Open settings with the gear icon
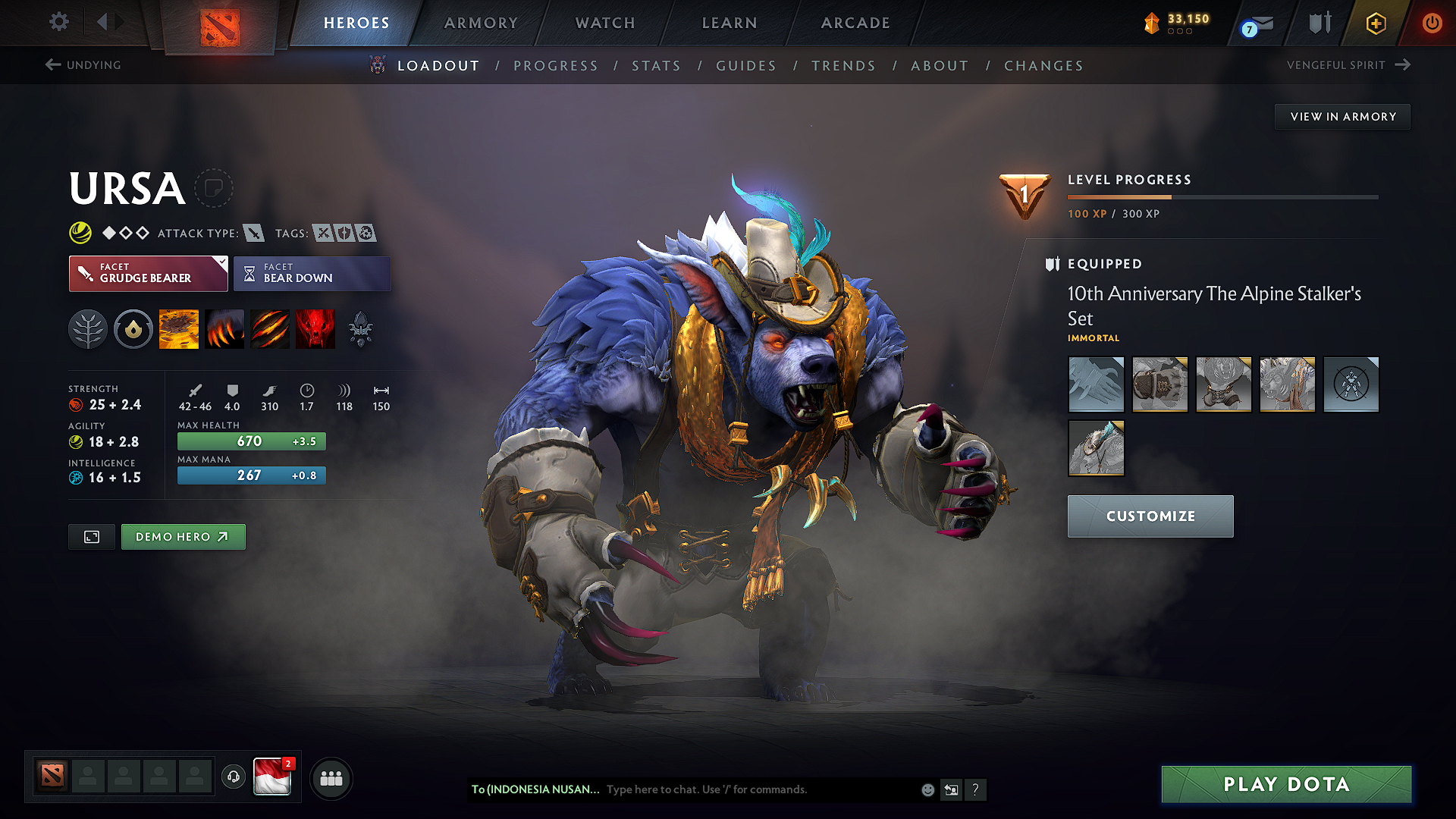The height and width of the screenshot is (819, 1456). [58, 22]
